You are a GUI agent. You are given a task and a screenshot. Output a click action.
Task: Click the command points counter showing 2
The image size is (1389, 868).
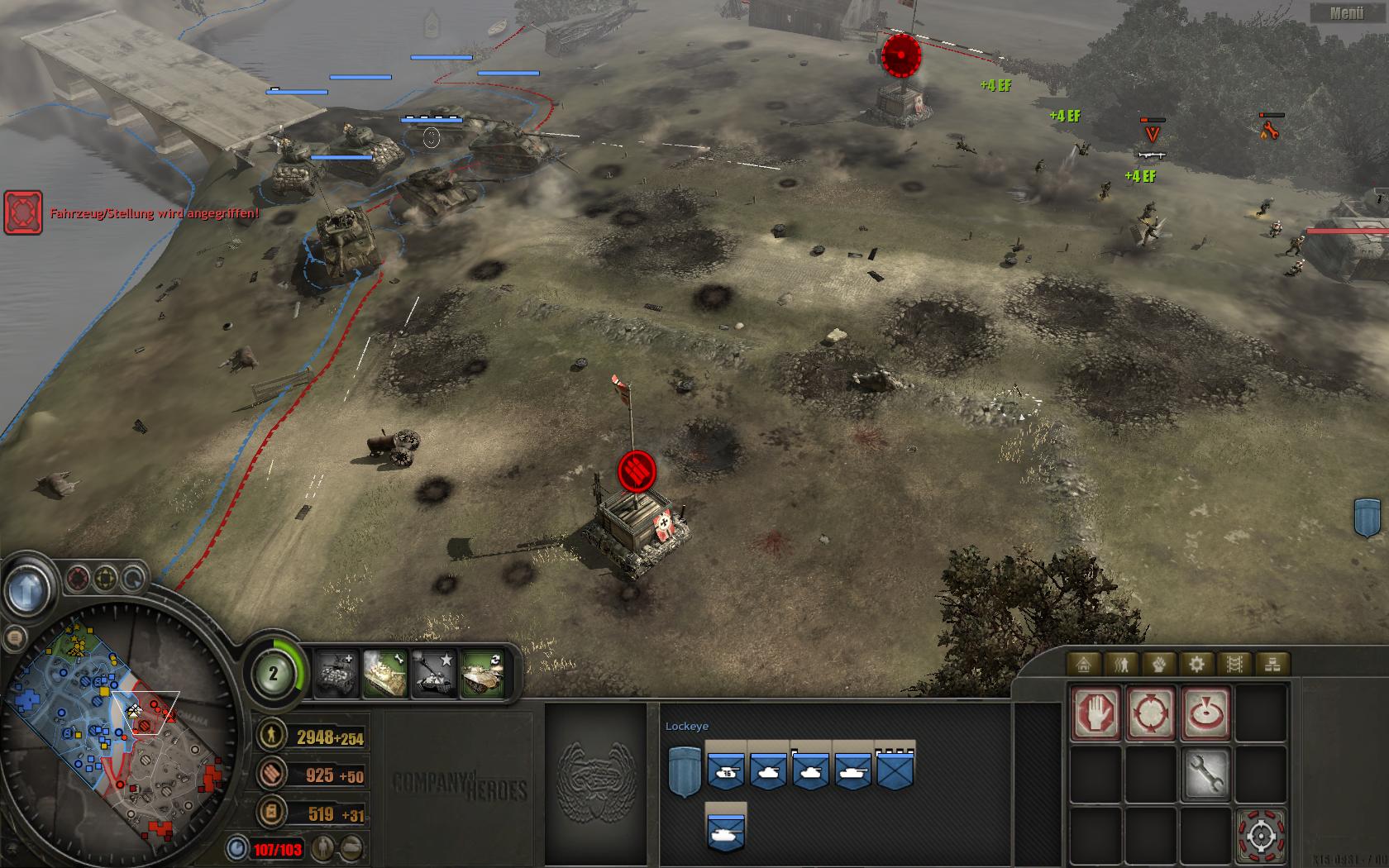[274, 674]
